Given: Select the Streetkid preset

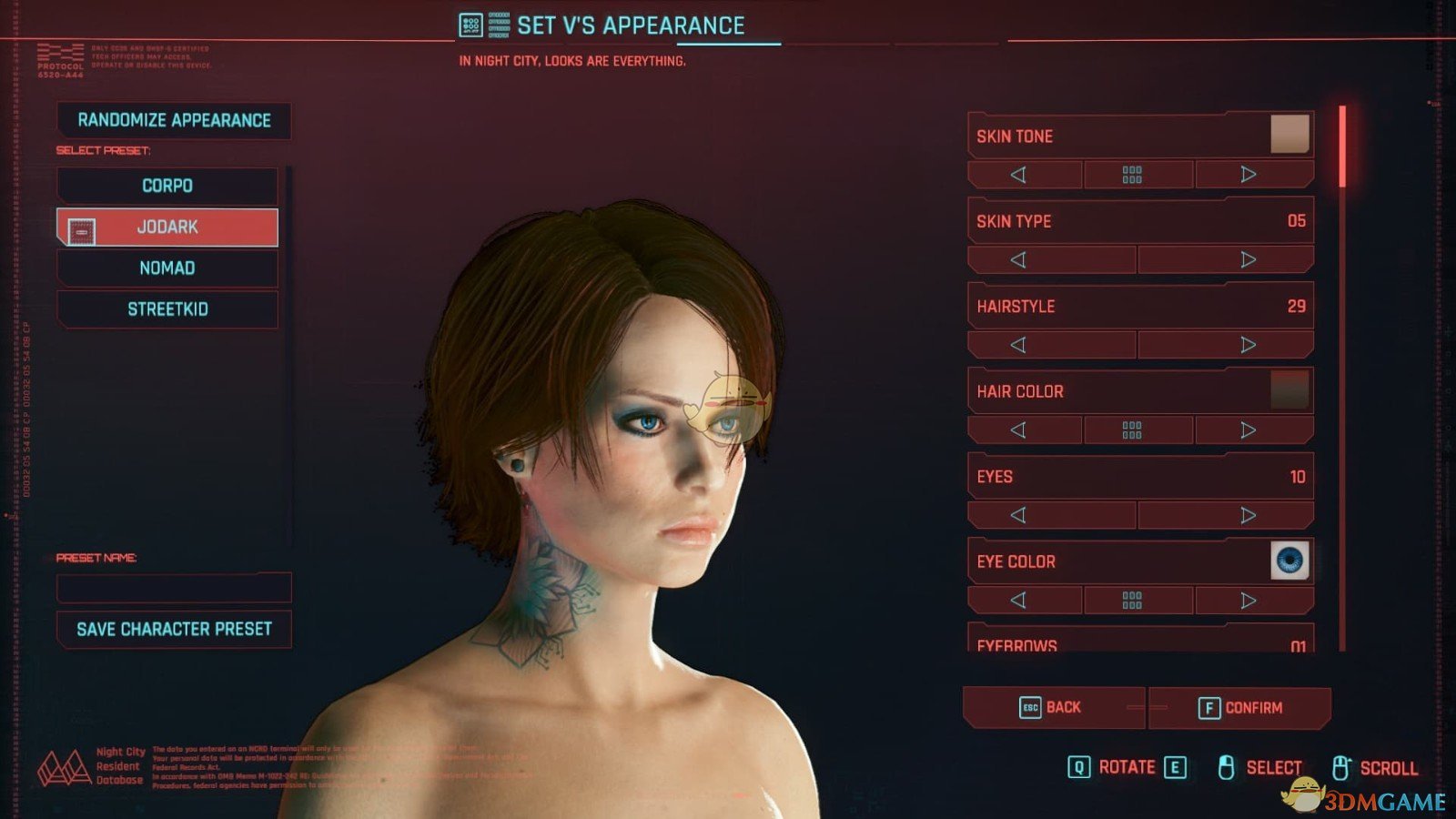Looking at the screenshot, I should [x=167, y=309].
